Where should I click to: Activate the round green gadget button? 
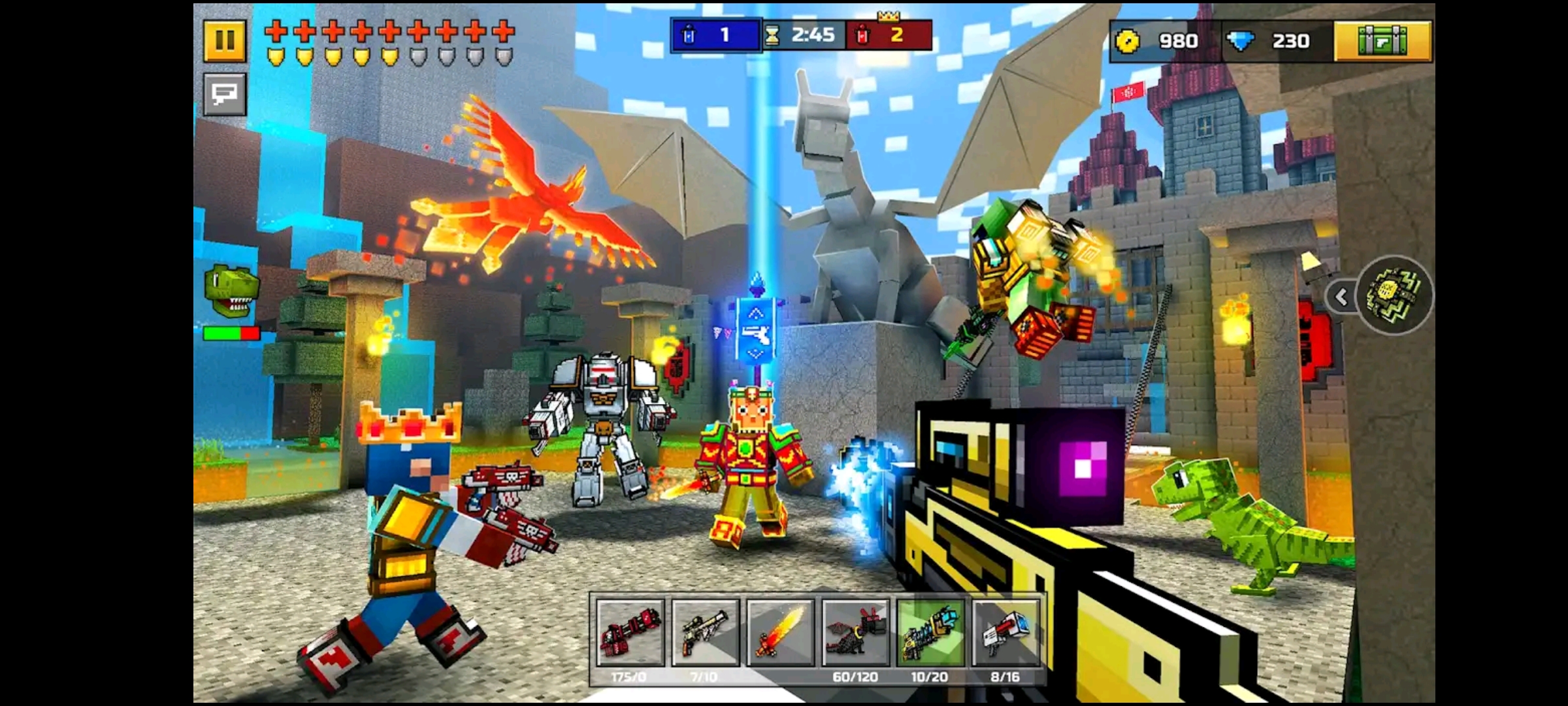point(1395,295)
